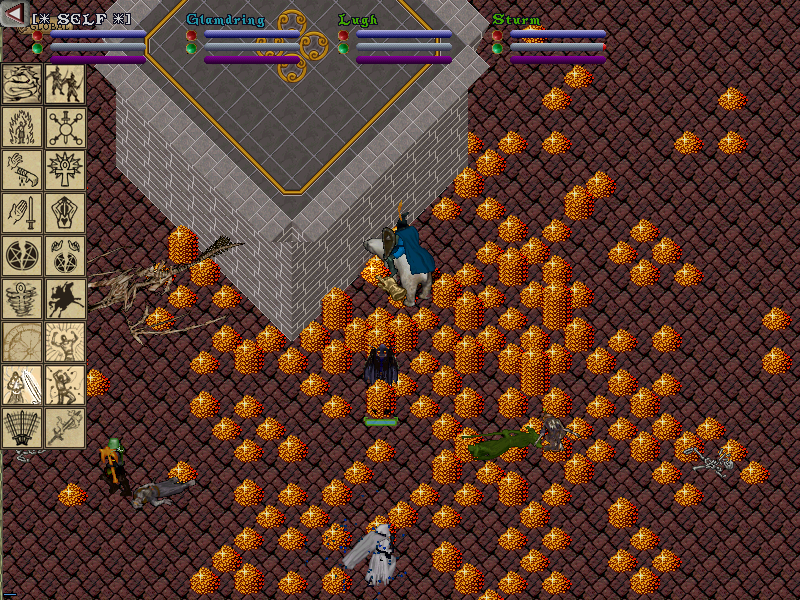Activate the flaming sword ability
The height and width of the screenshot is (600, 800).
pos(65,428)
